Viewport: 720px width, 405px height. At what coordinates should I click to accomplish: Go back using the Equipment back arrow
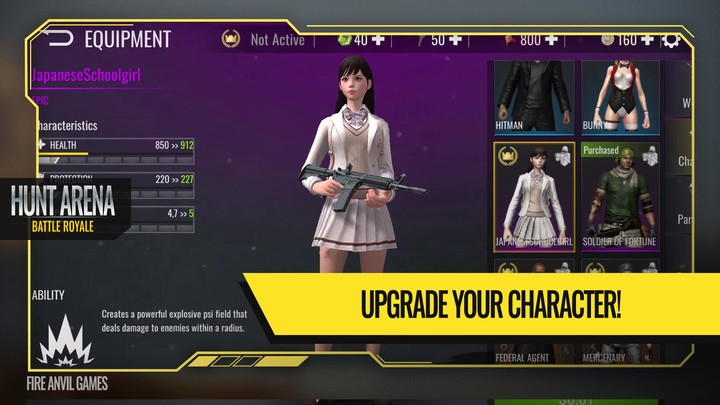point(60,39)
